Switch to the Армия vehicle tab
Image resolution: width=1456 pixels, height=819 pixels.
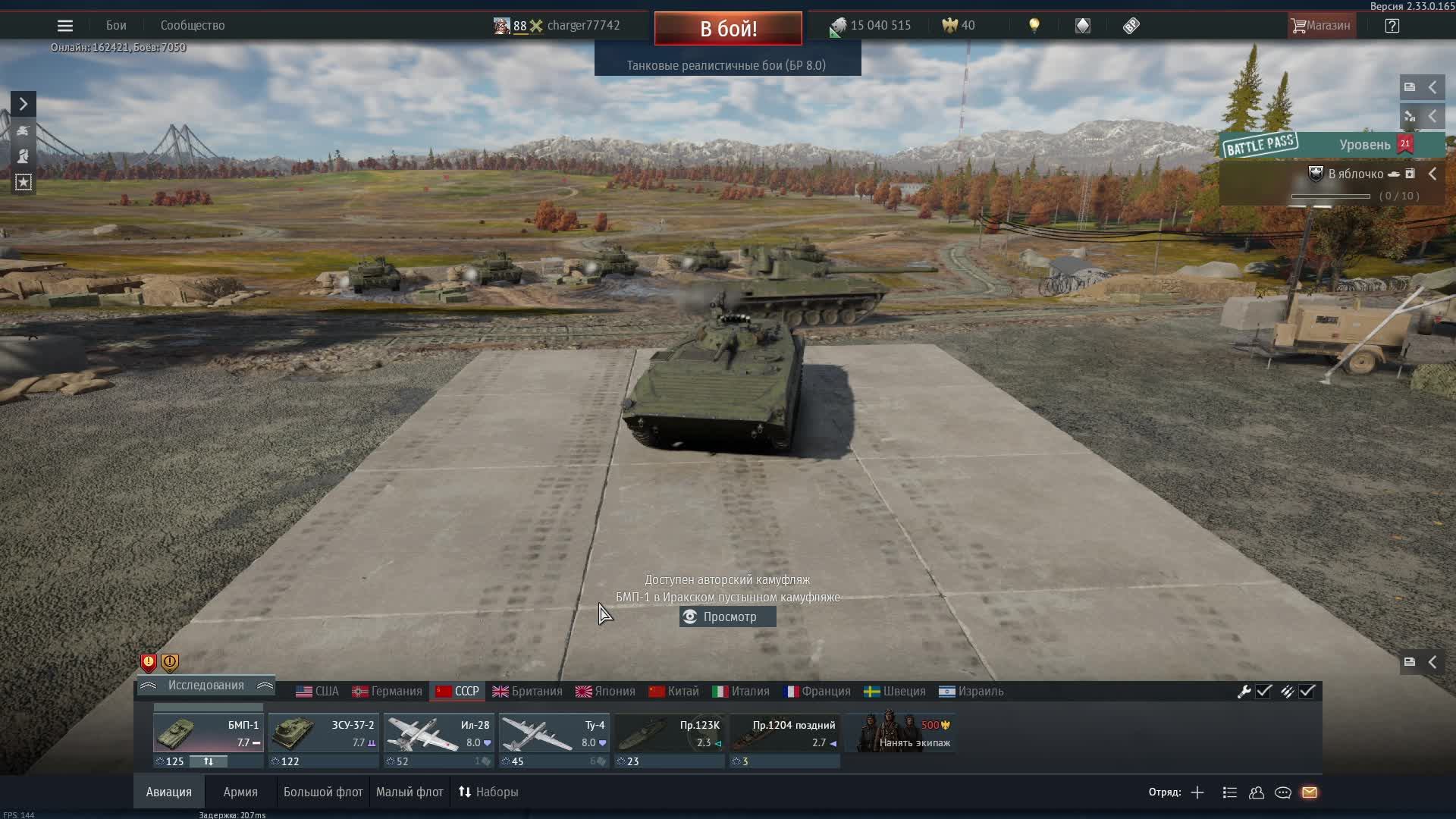(240, 792)
